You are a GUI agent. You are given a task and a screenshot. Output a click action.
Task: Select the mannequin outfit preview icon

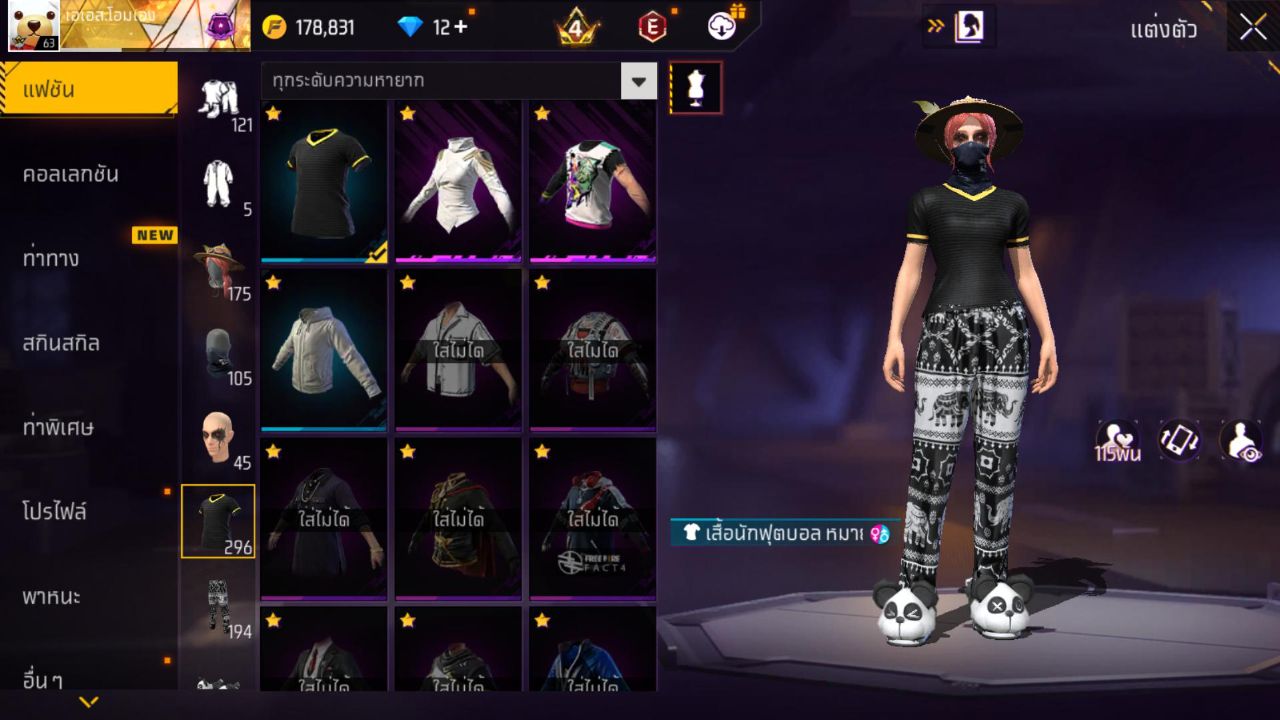[x=694, y=87]
